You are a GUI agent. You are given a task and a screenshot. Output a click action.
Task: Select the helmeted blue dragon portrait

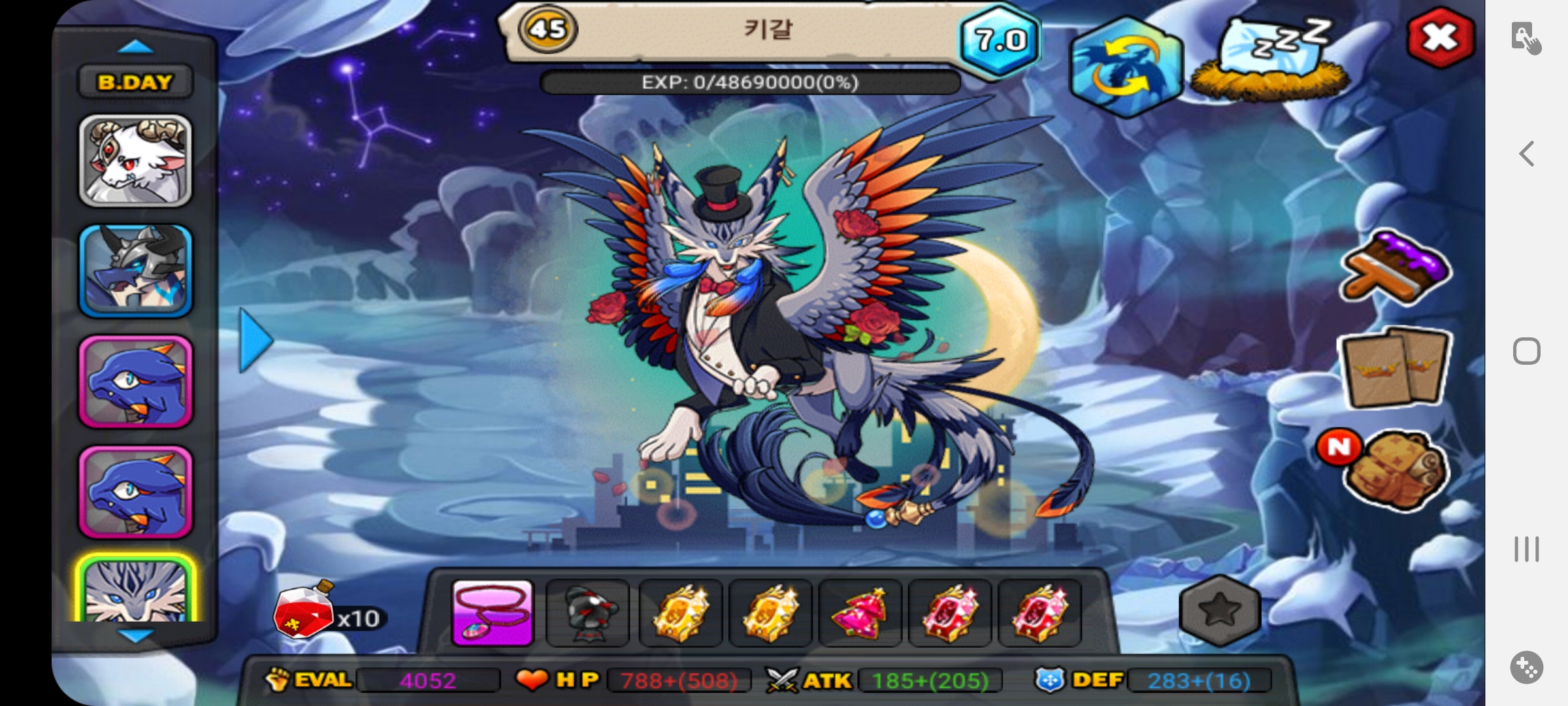[135, 271]
